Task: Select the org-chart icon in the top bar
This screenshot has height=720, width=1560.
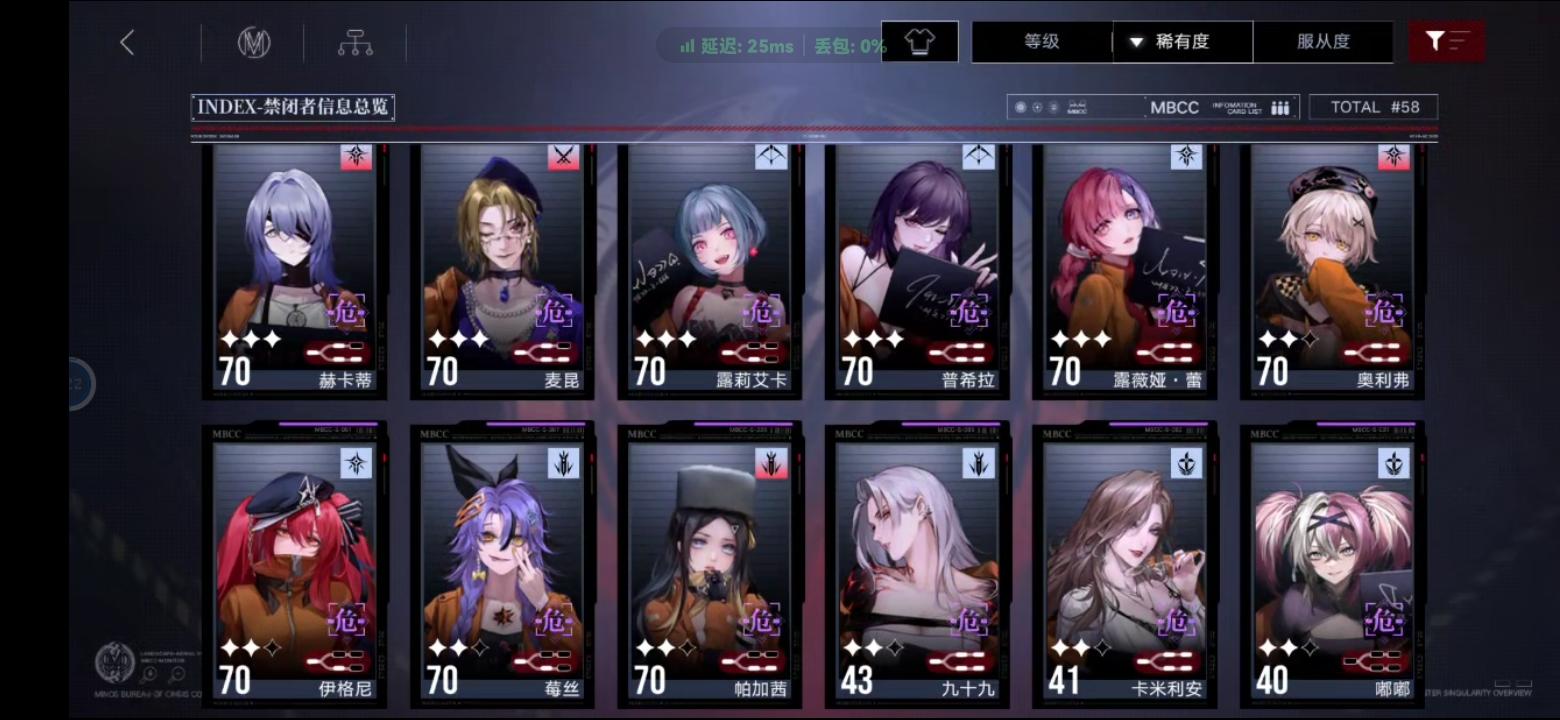Action: (355, 42)
